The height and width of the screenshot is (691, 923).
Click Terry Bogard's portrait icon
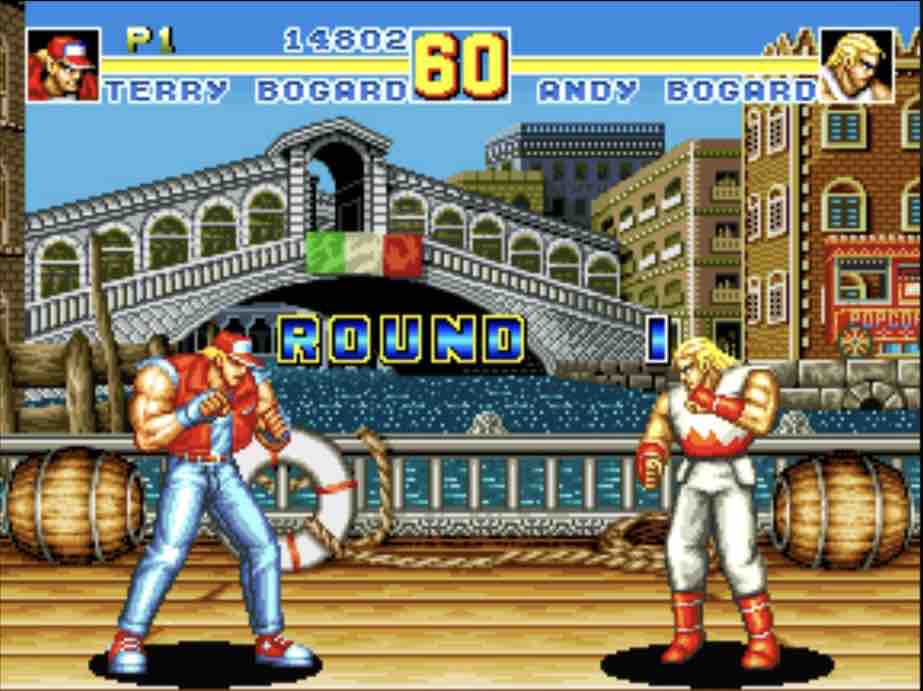(63, 65)
